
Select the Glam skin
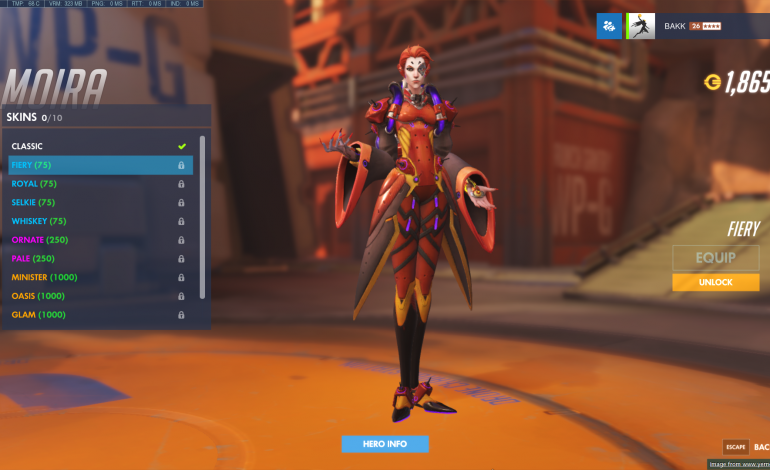(x=98, y=315)
